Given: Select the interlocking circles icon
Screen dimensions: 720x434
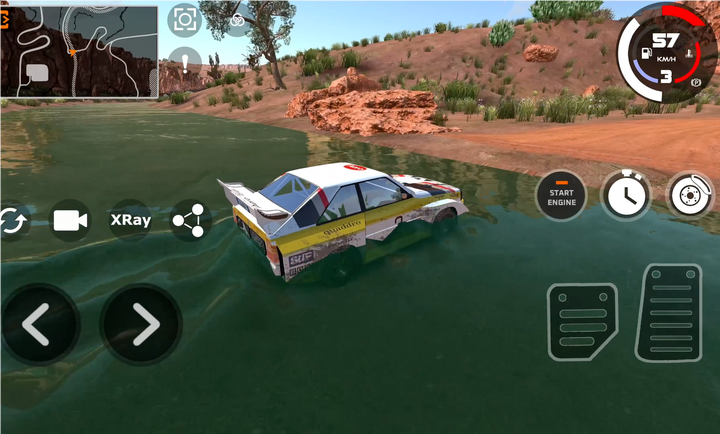Looking at the screenshot, I should [238, 20].
